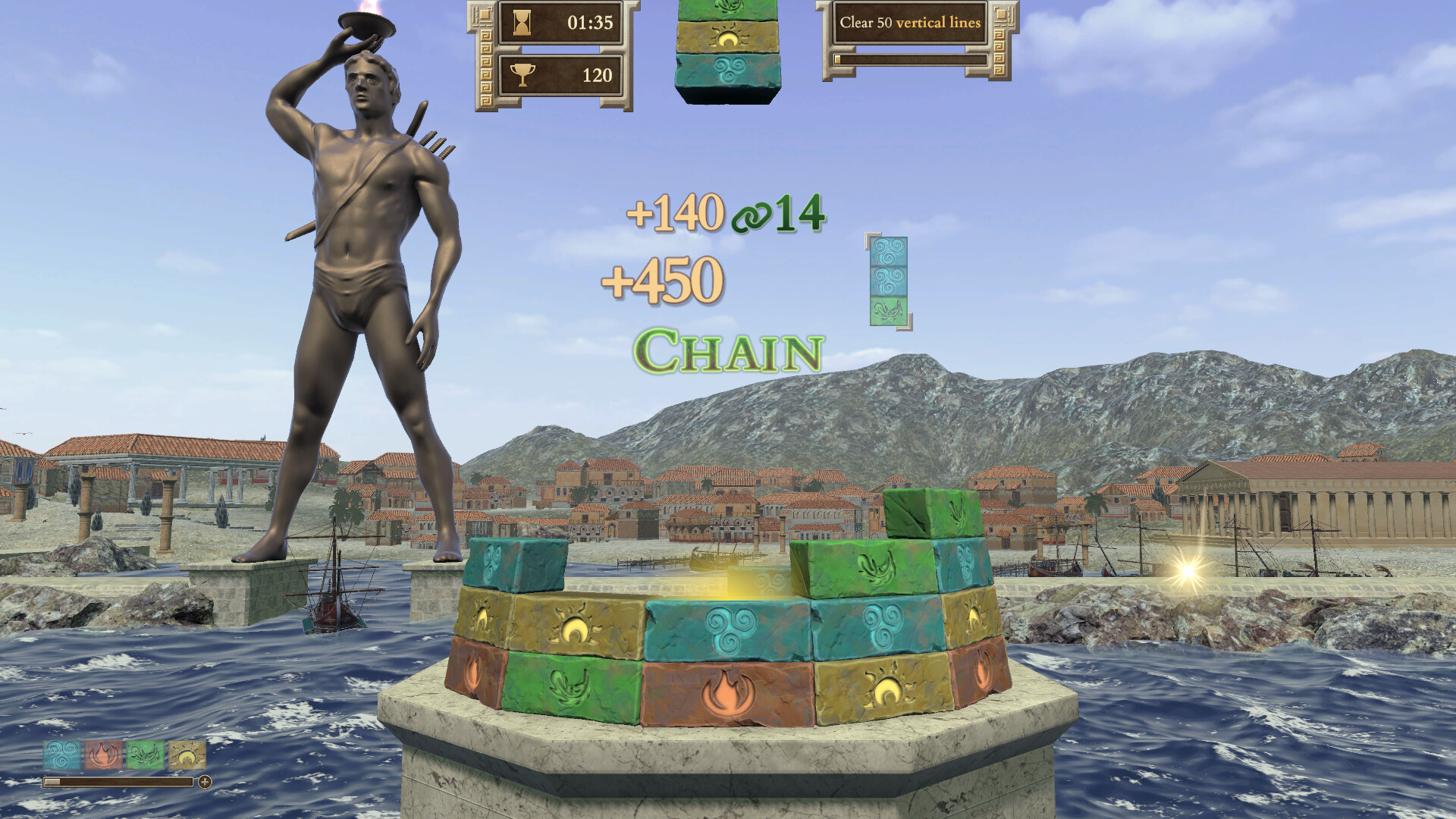This screenshot has width=1456, height=819.
Task: Click the vertical lines progress bar
Action: [x=910, y=59]
